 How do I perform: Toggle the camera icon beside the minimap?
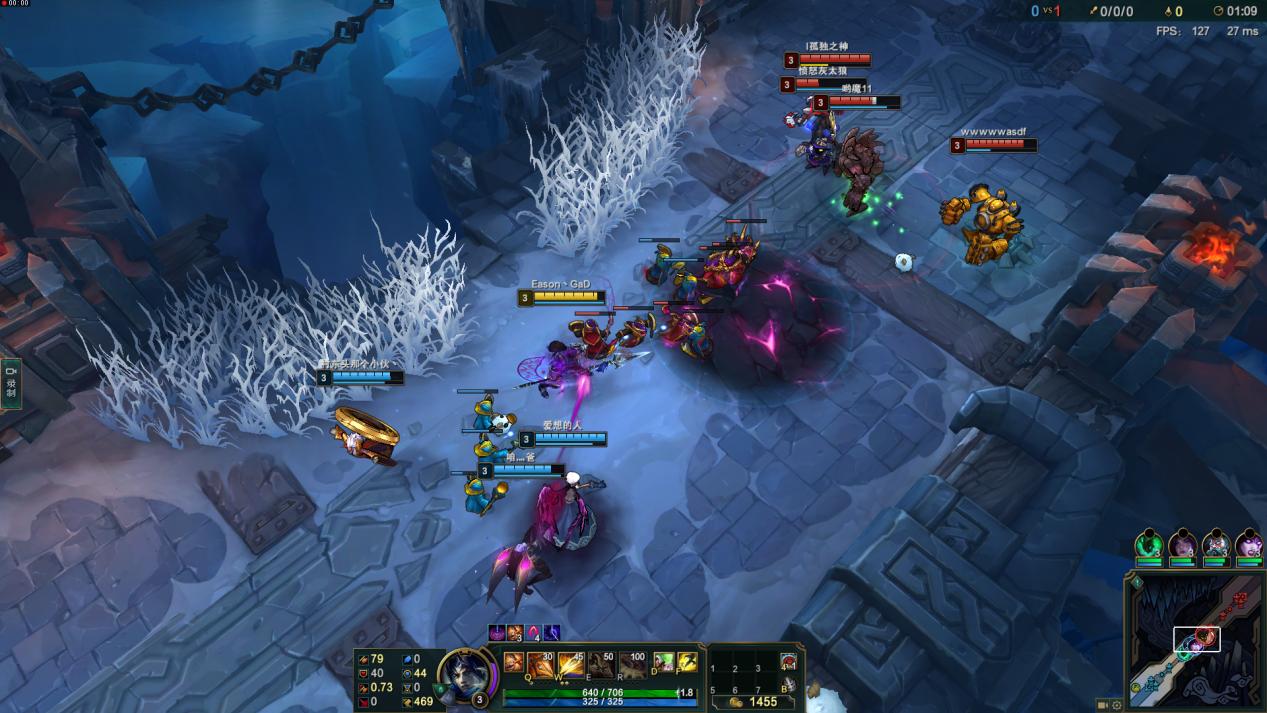tap(1103, 705)
